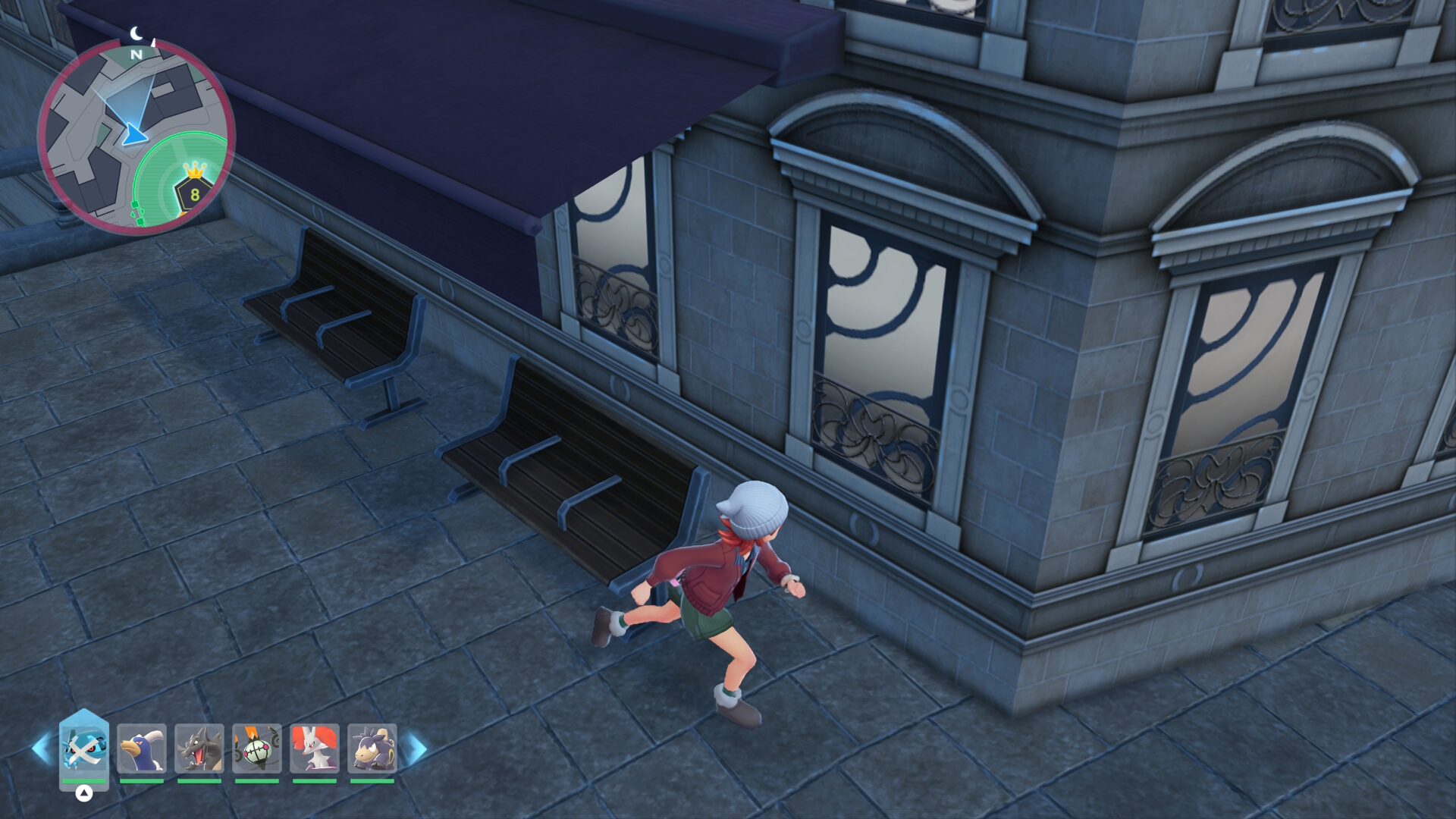Choose the Ampharos party slot
The height and width of the screenshot is (819, 1456).
(x=372, y=748)
